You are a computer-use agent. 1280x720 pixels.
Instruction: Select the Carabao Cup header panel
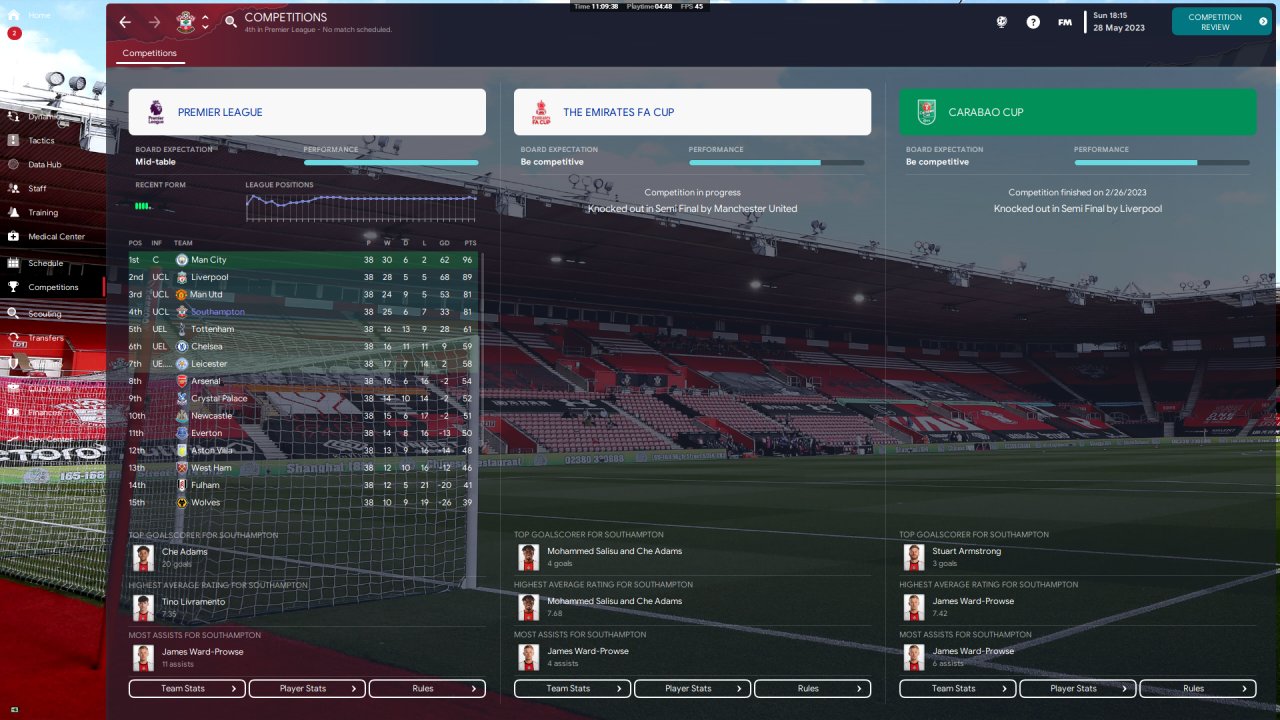point(1077,112)
